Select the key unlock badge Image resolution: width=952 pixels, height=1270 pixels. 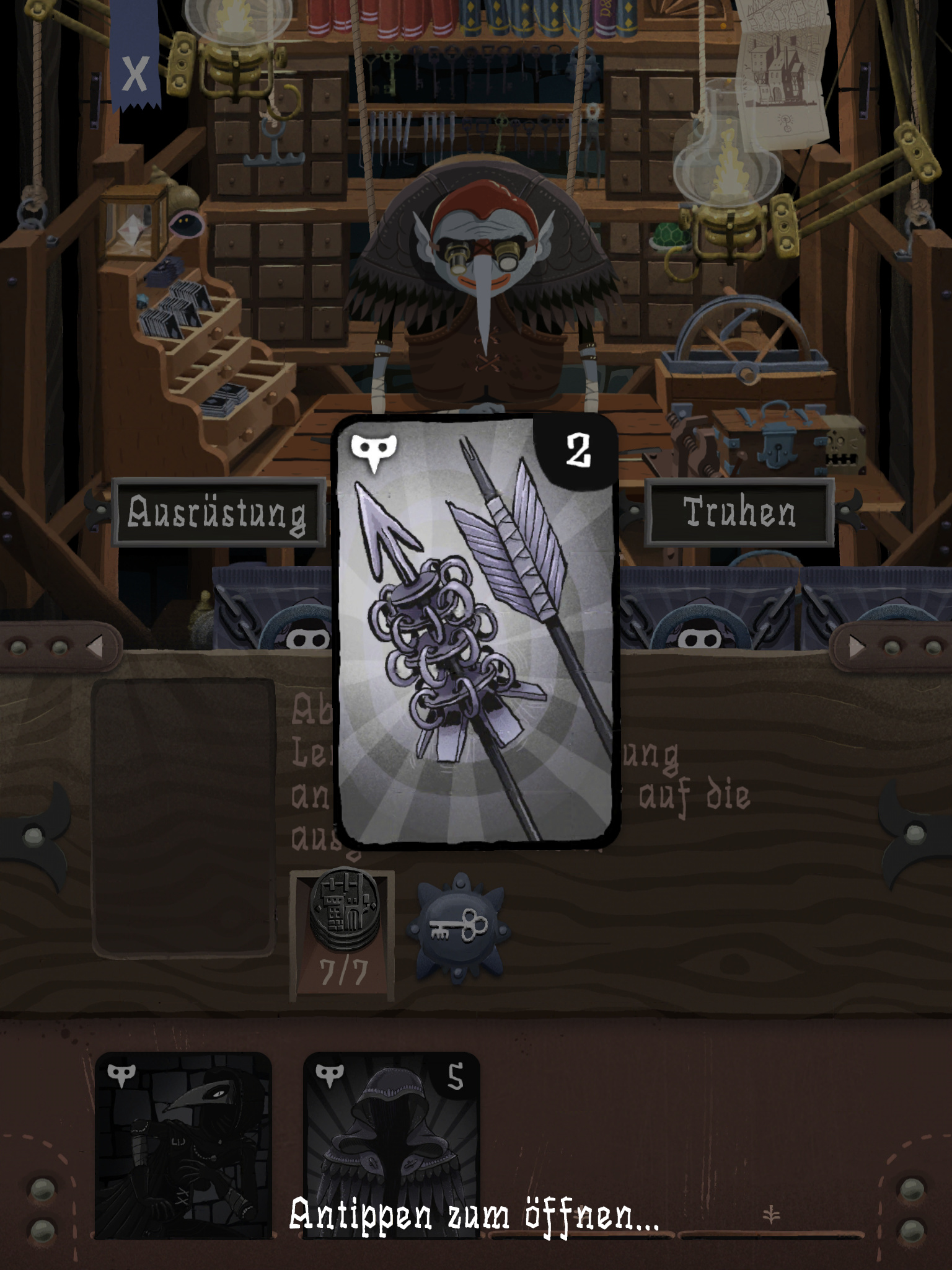click(458, 929)
